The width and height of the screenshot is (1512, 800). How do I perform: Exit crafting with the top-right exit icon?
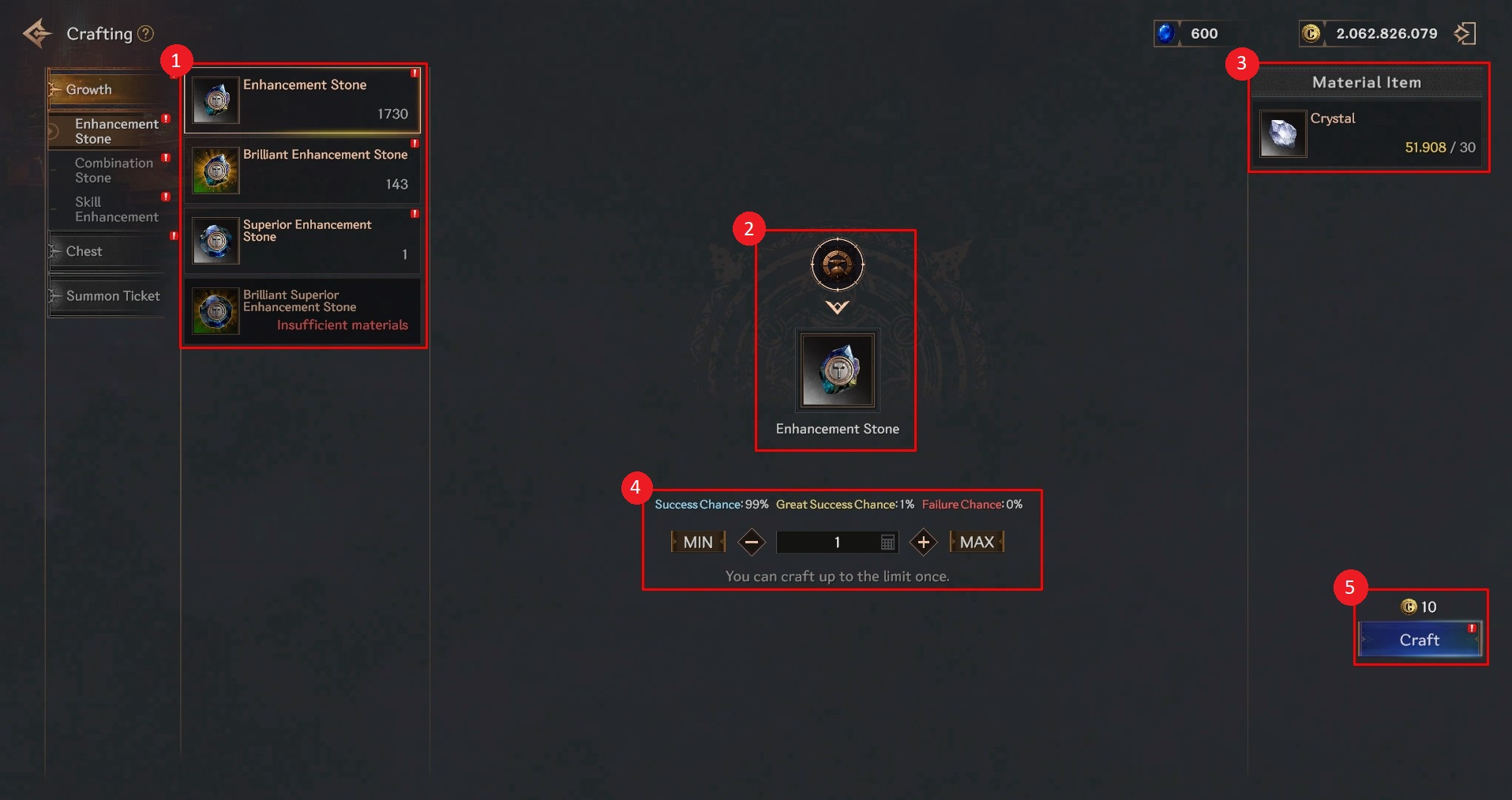click(1465, 34)
